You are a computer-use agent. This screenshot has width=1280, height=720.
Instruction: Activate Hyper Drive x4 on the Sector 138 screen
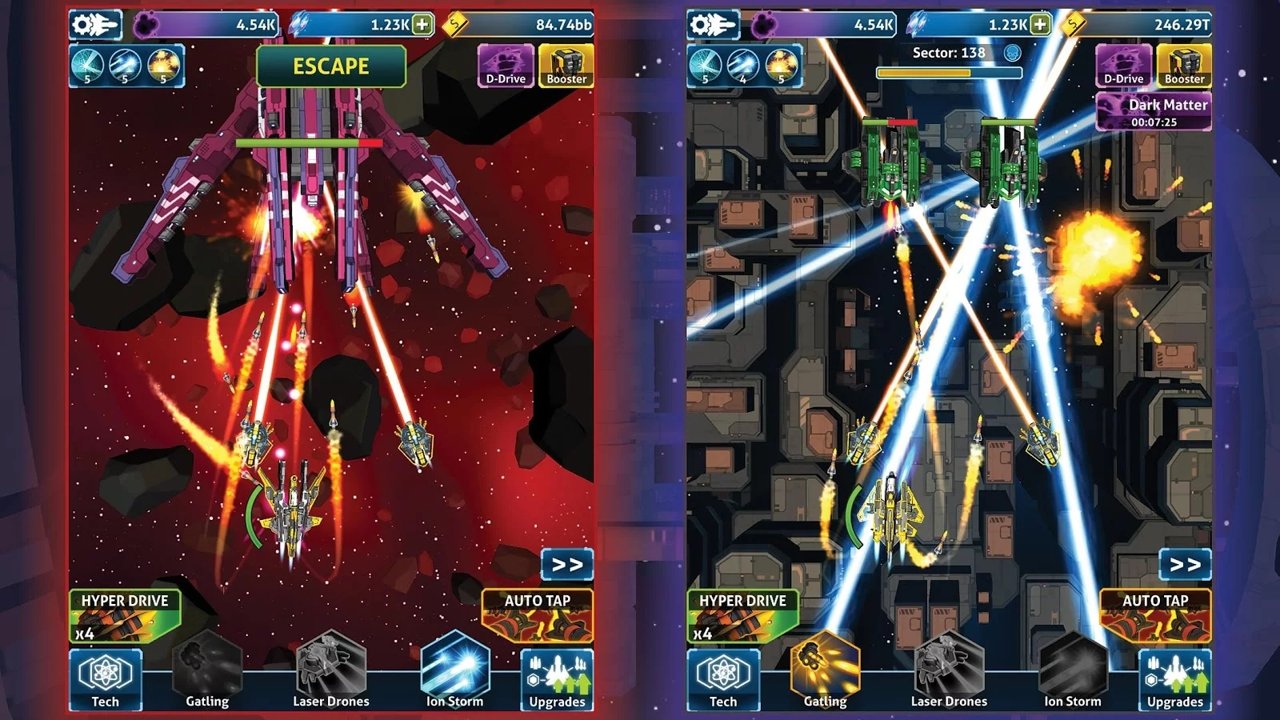click(741, 615)
